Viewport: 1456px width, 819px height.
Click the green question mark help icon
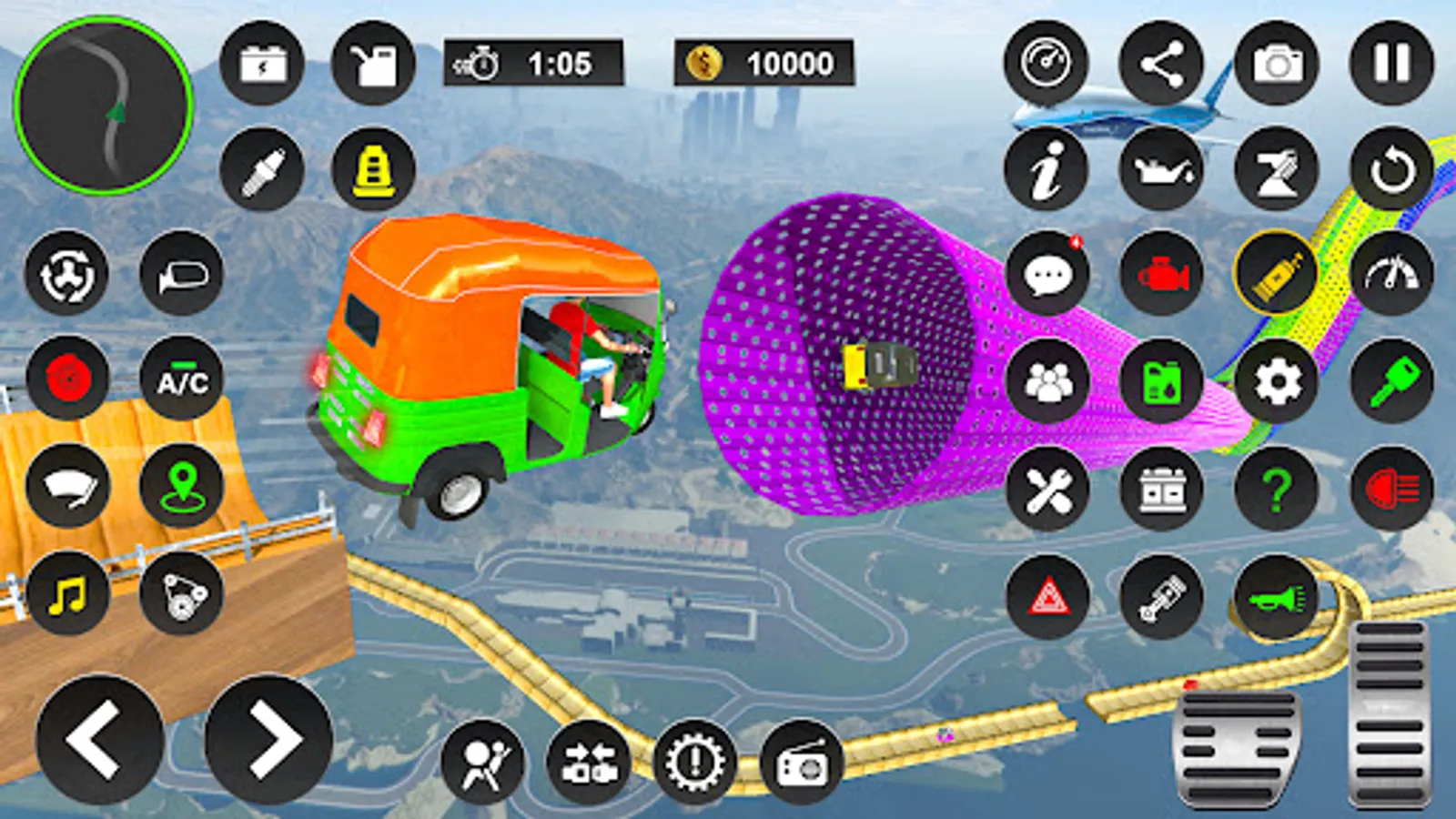[1277, 490]
